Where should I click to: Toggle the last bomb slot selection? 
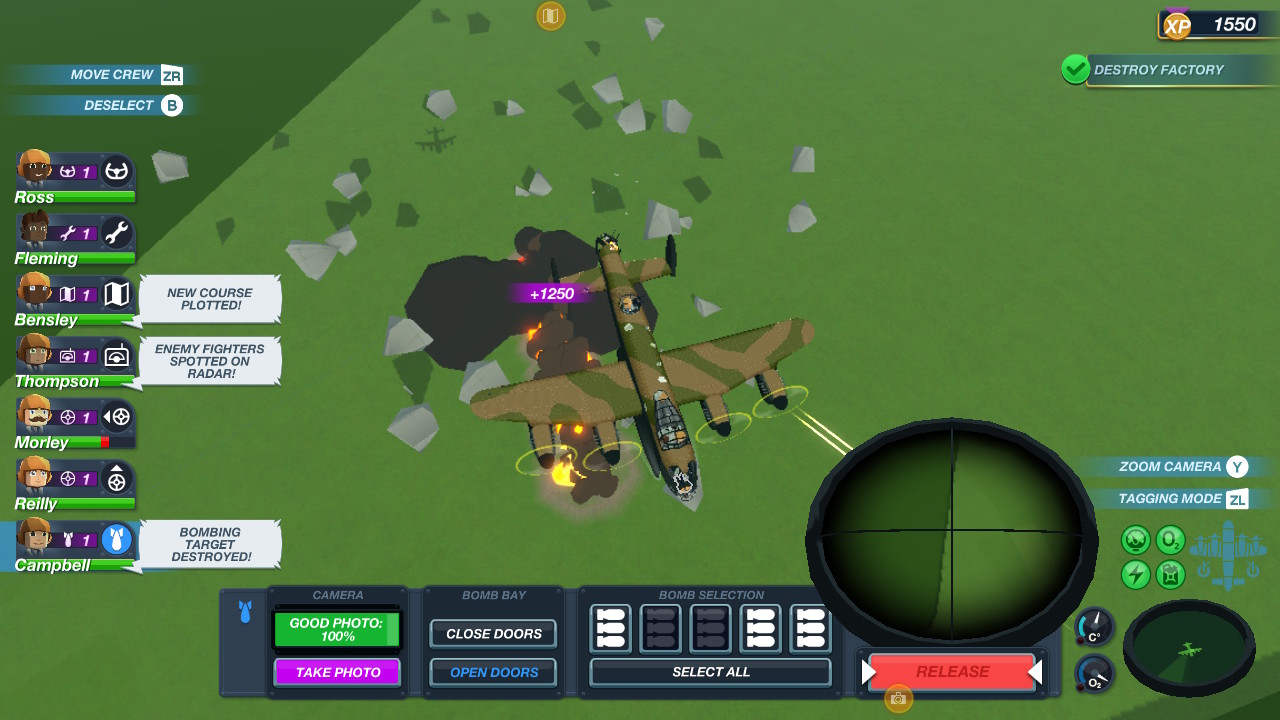(x=810, y=628)
